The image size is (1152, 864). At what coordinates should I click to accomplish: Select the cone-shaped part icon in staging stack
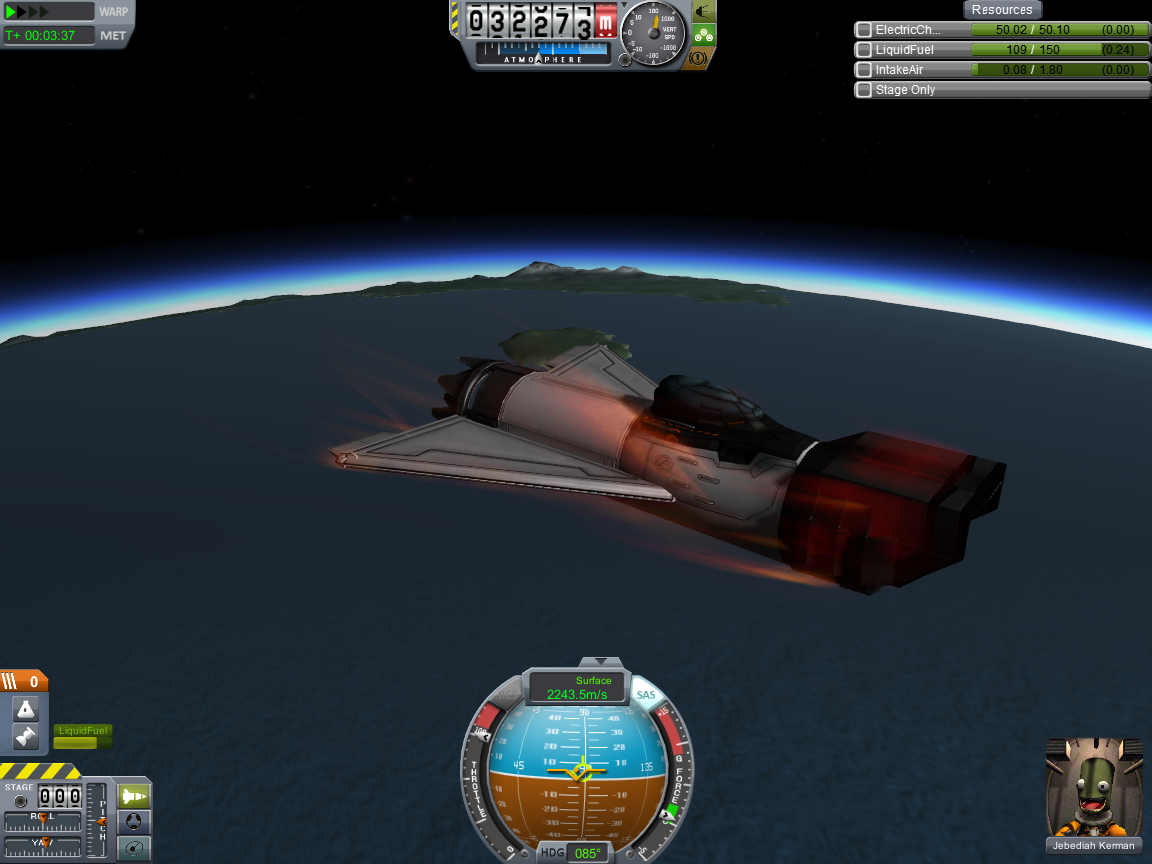(x=25, y=709)
